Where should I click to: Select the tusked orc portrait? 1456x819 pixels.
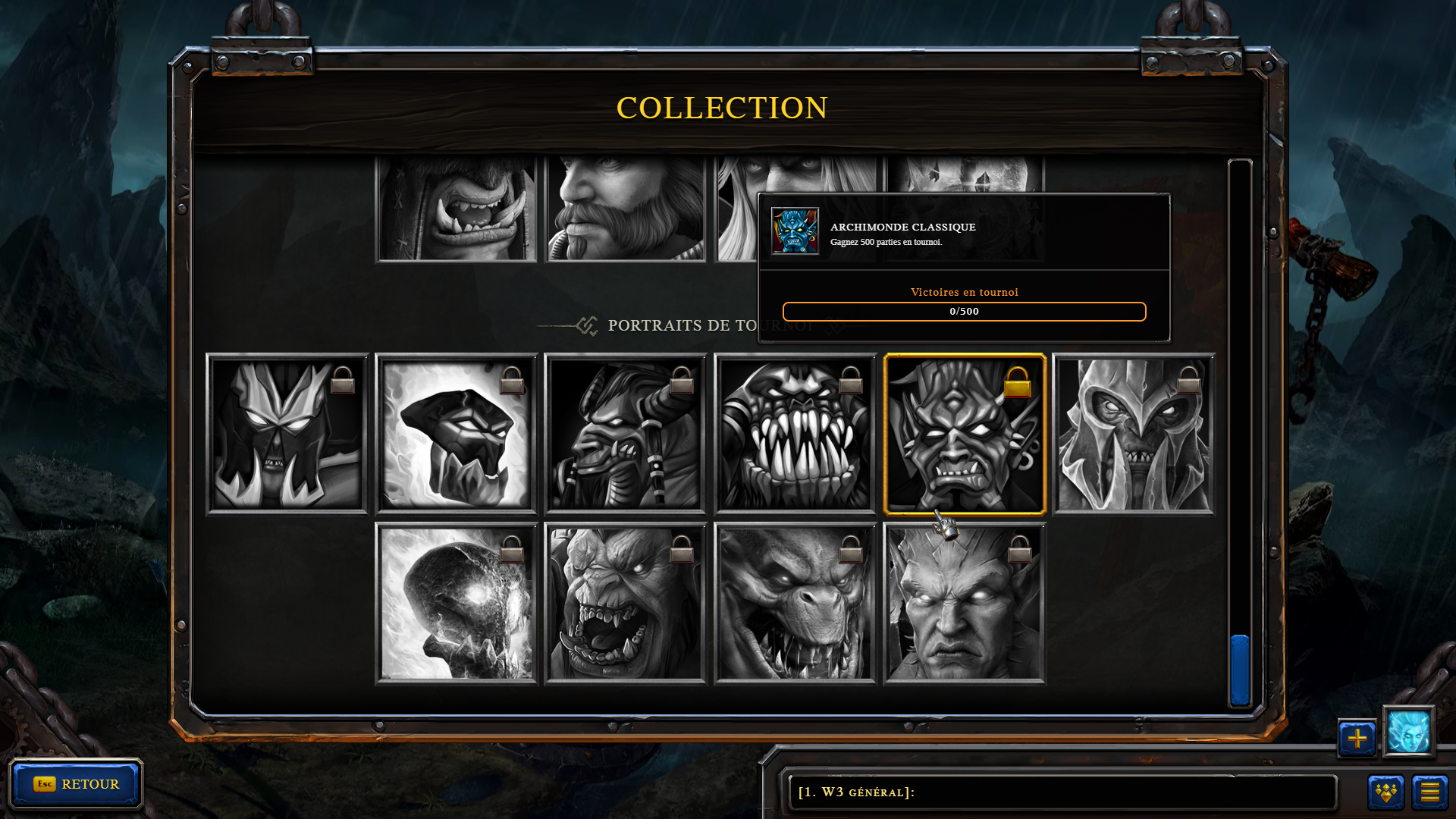(x=457, y=209)
